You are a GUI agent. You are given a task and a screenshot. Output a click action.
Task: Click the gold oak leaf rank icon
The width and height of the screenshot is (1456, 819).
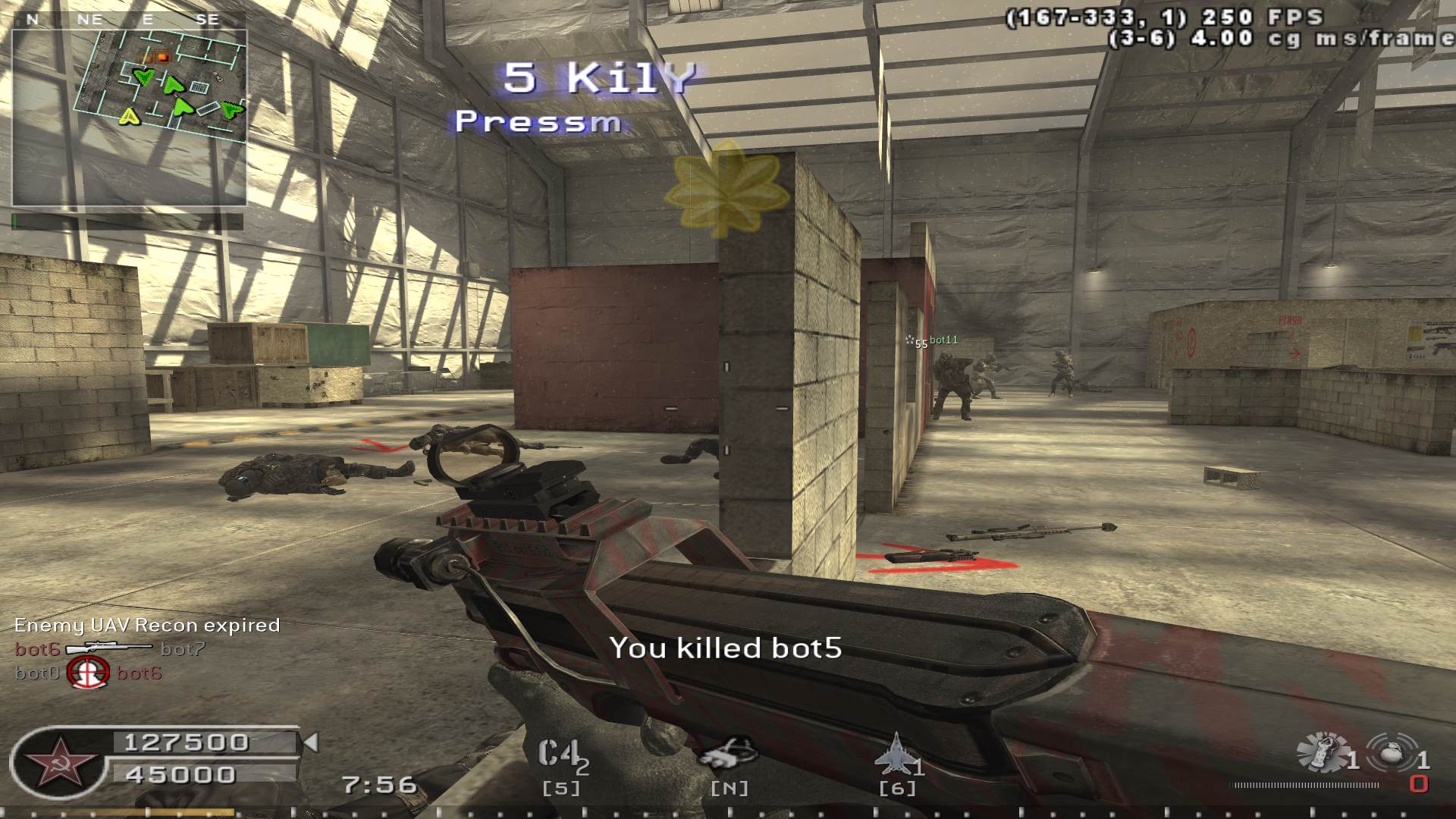coord(726,187)
